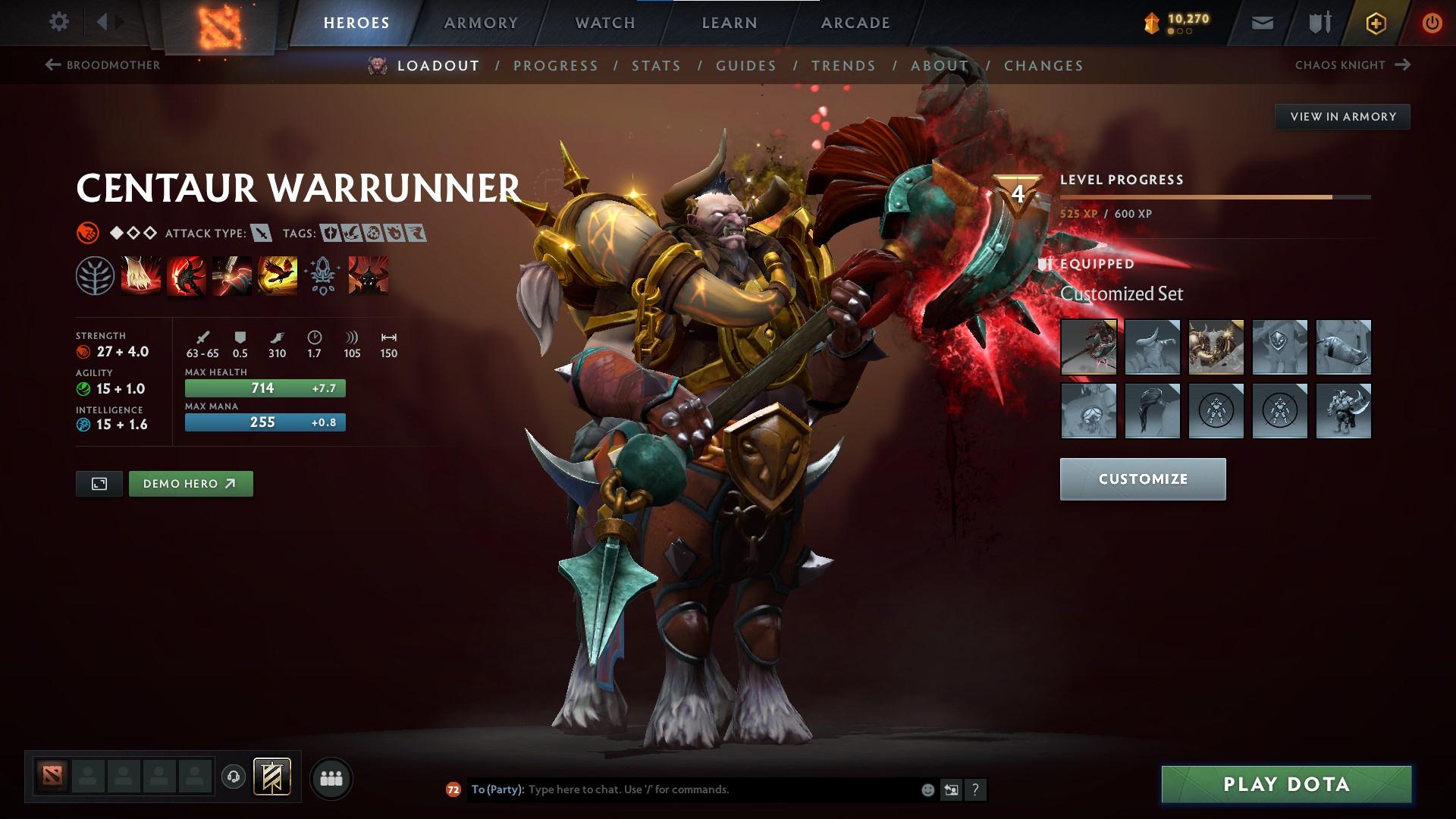Viewport: 1456px width, 819px height.
Task: Click the Strength attribute icon
Action: 83,351
